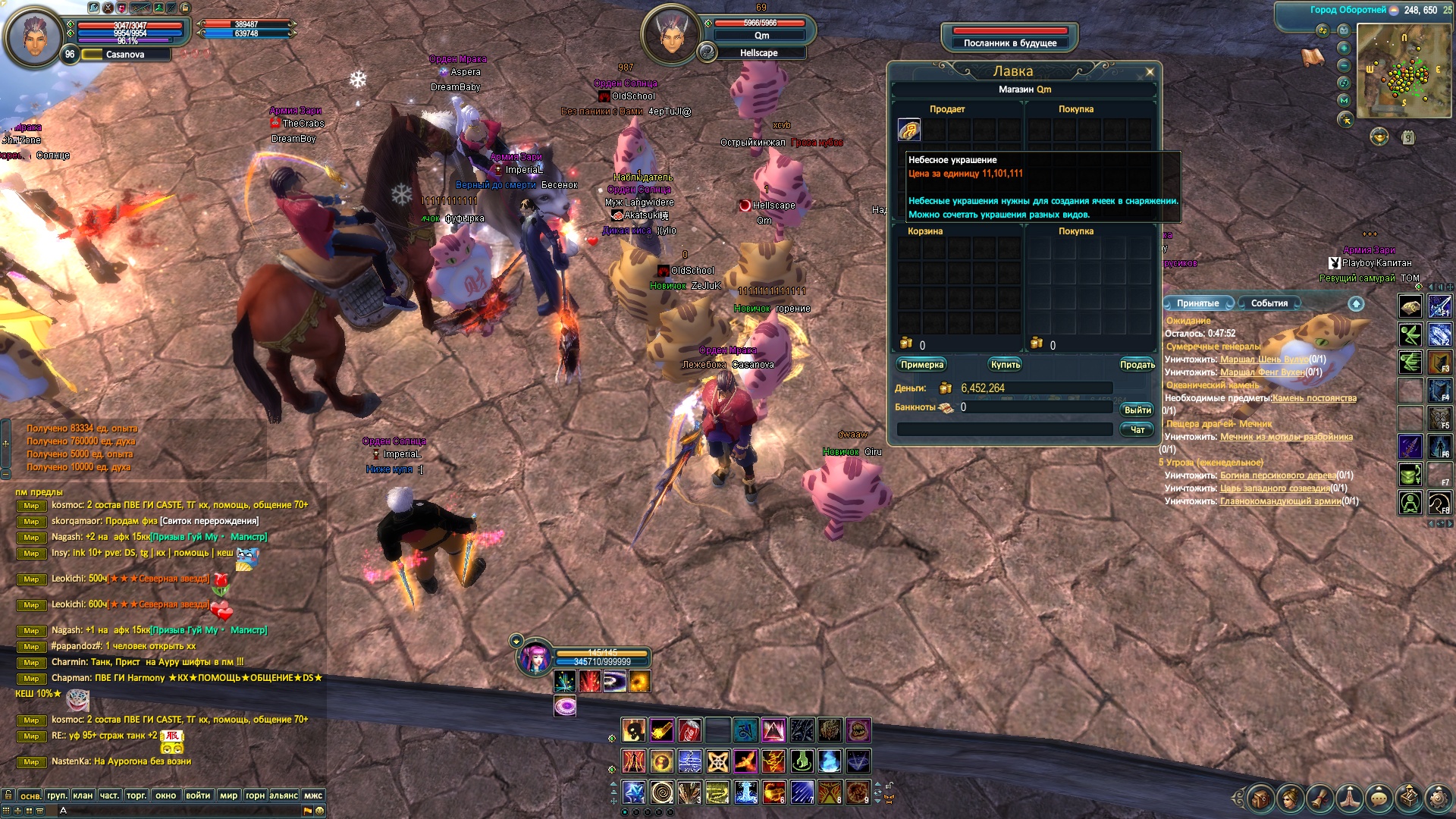The width and height of the screenshot is (1456, 819).
Task: Zoom in the minimap with plus button
Action: point(1344,48)
